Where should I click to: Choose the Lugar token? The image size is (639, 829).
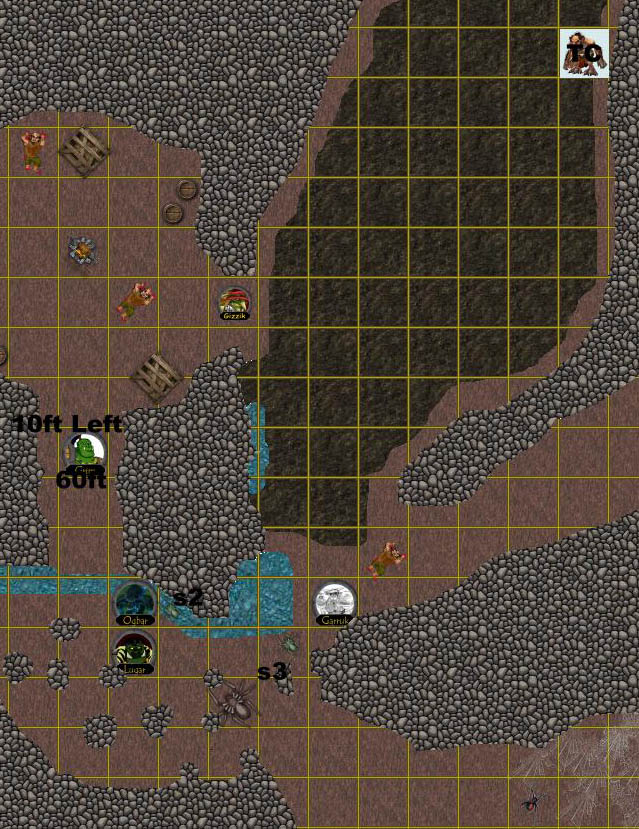[x=134, y=653]
